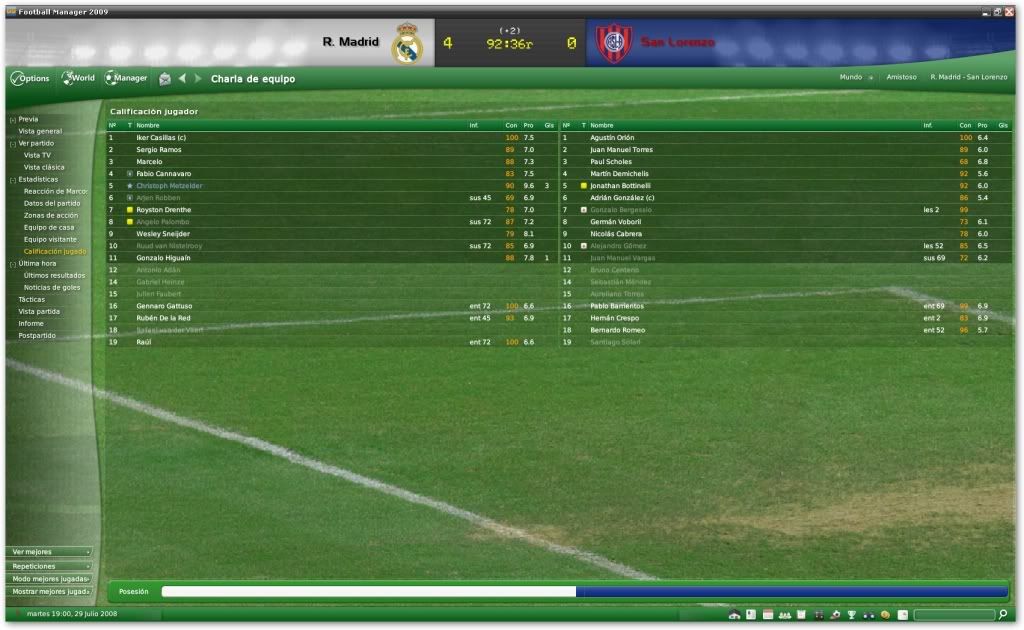Show Datos del partido statistics
1024x630 pixels.
tap(52, 203)
